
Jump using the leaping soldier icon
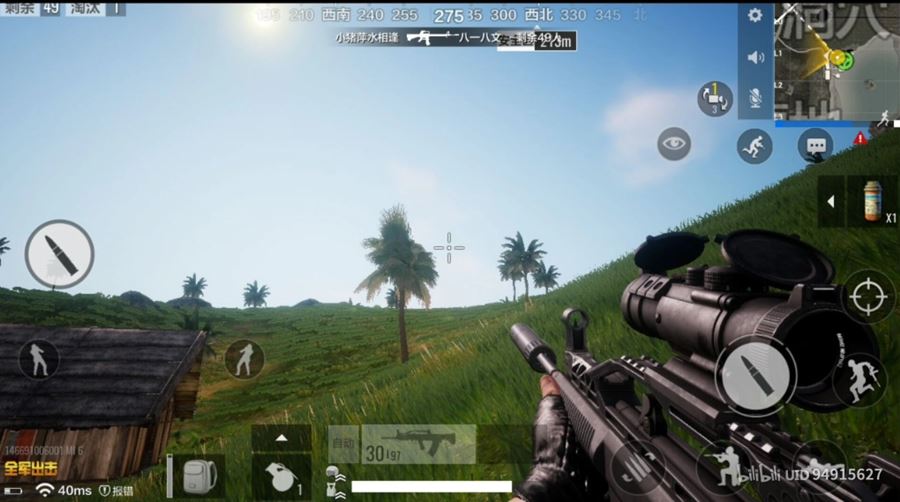(x=859, y=379)
